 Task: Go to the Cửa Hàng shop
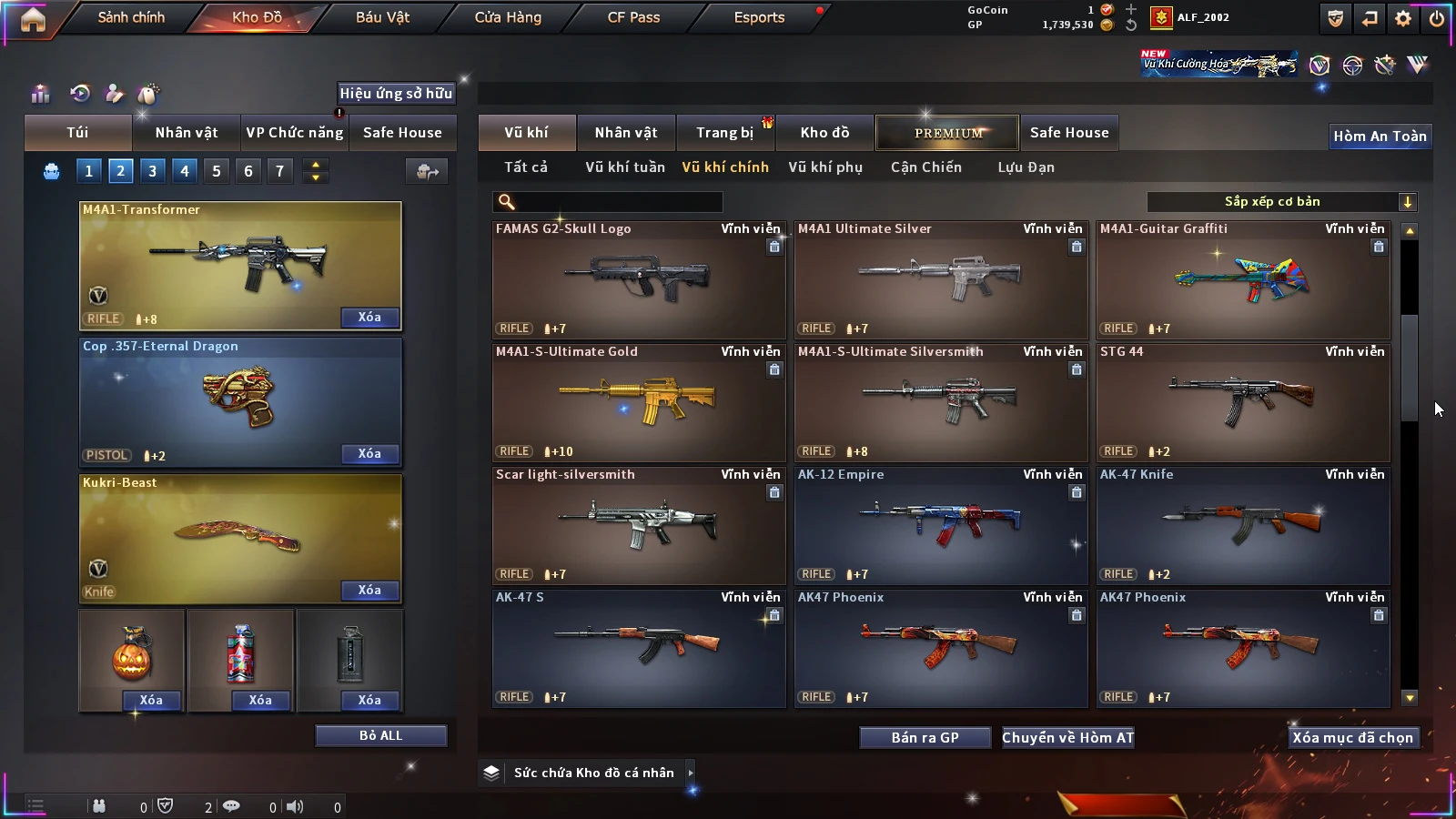click(508, 17)
